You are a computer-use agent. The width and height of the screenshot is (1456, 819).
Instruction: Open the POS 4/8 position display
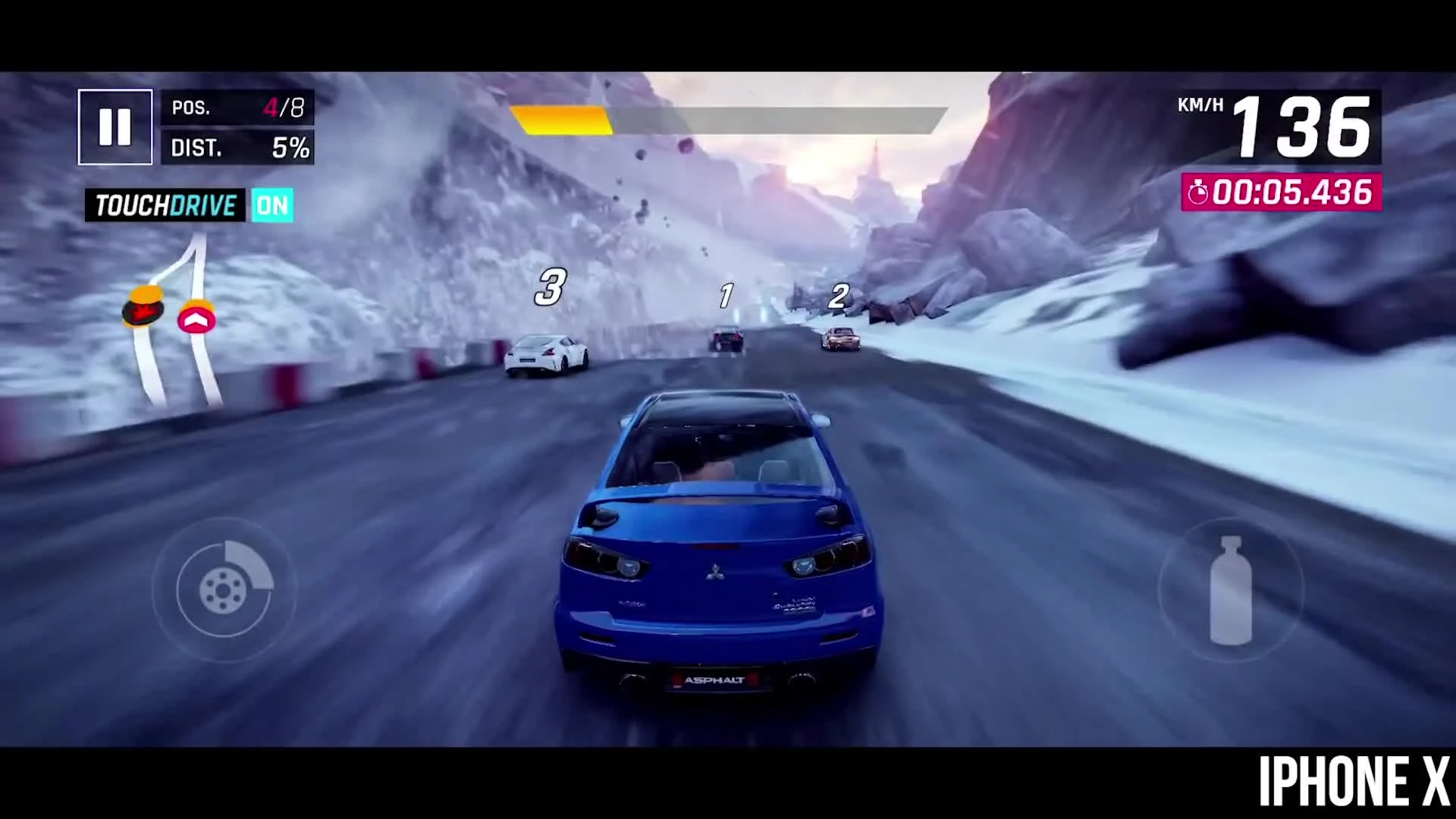click(237, 107)
